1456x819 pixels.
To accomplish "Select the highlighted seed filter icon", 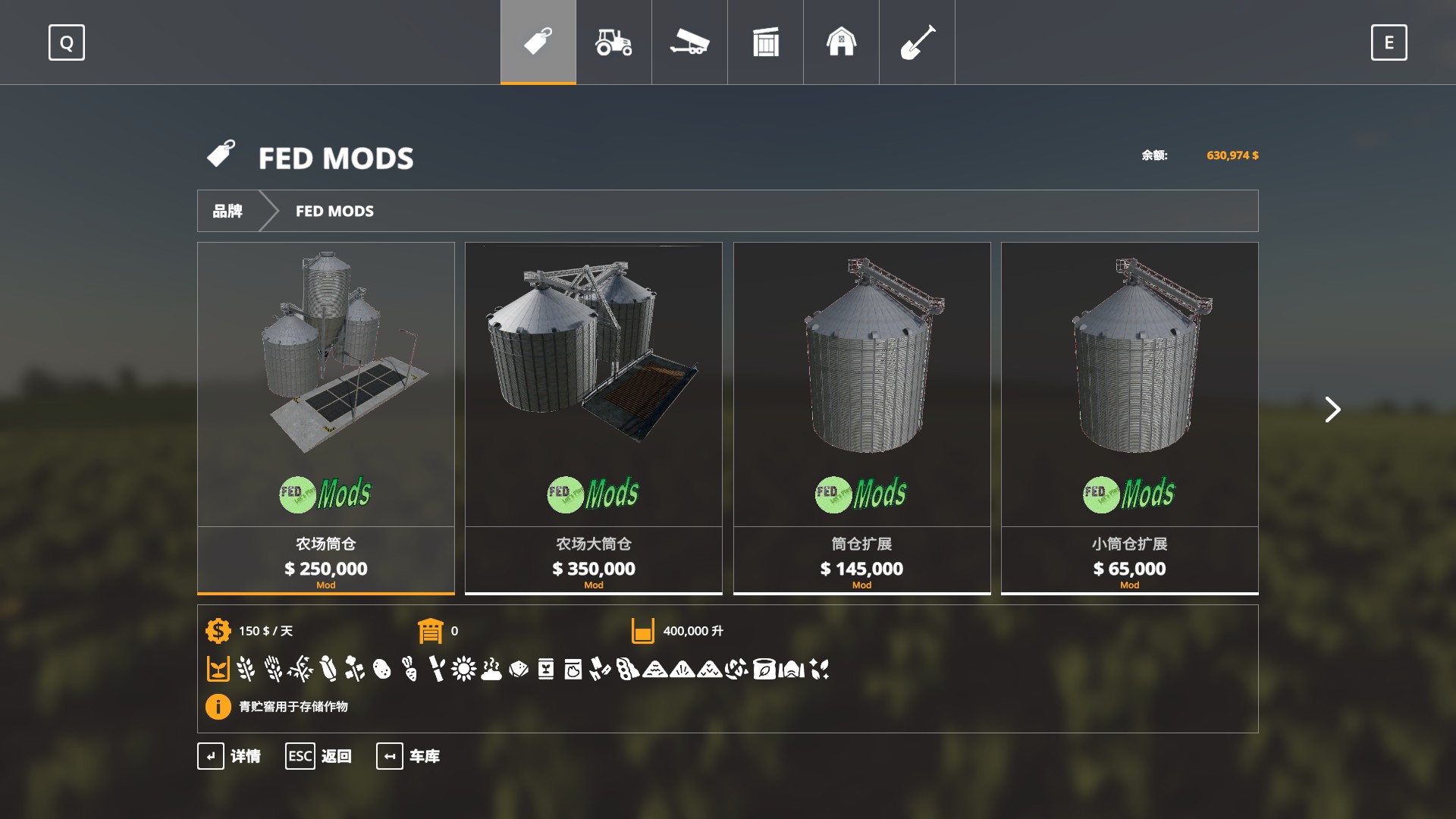I will 218,670.
